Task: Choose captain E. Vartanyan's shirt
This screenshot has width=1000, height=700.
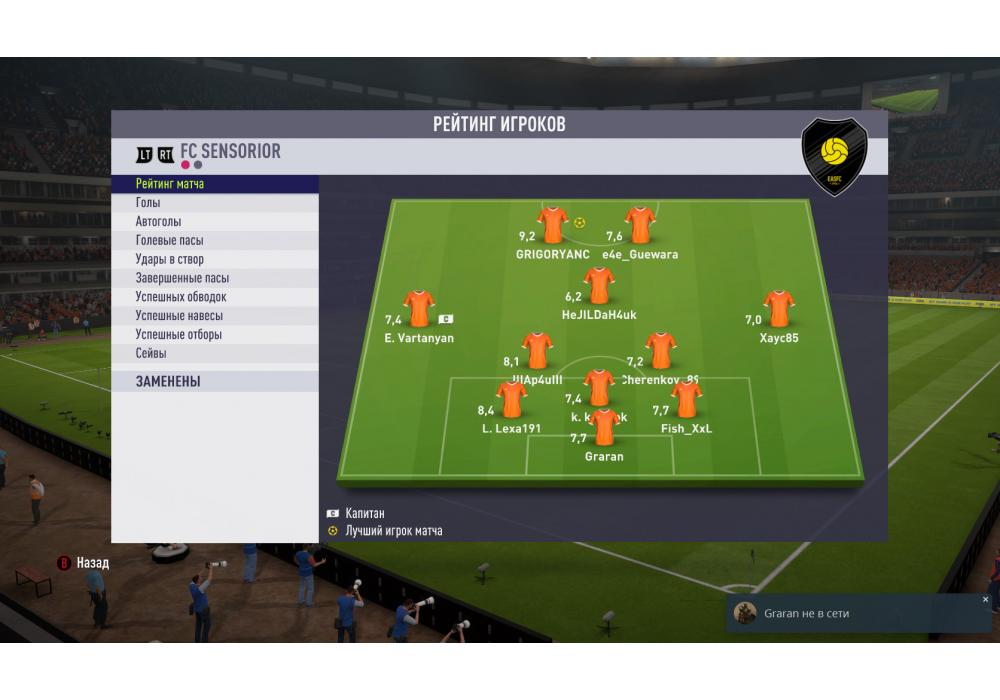Action: coord(418,309)
